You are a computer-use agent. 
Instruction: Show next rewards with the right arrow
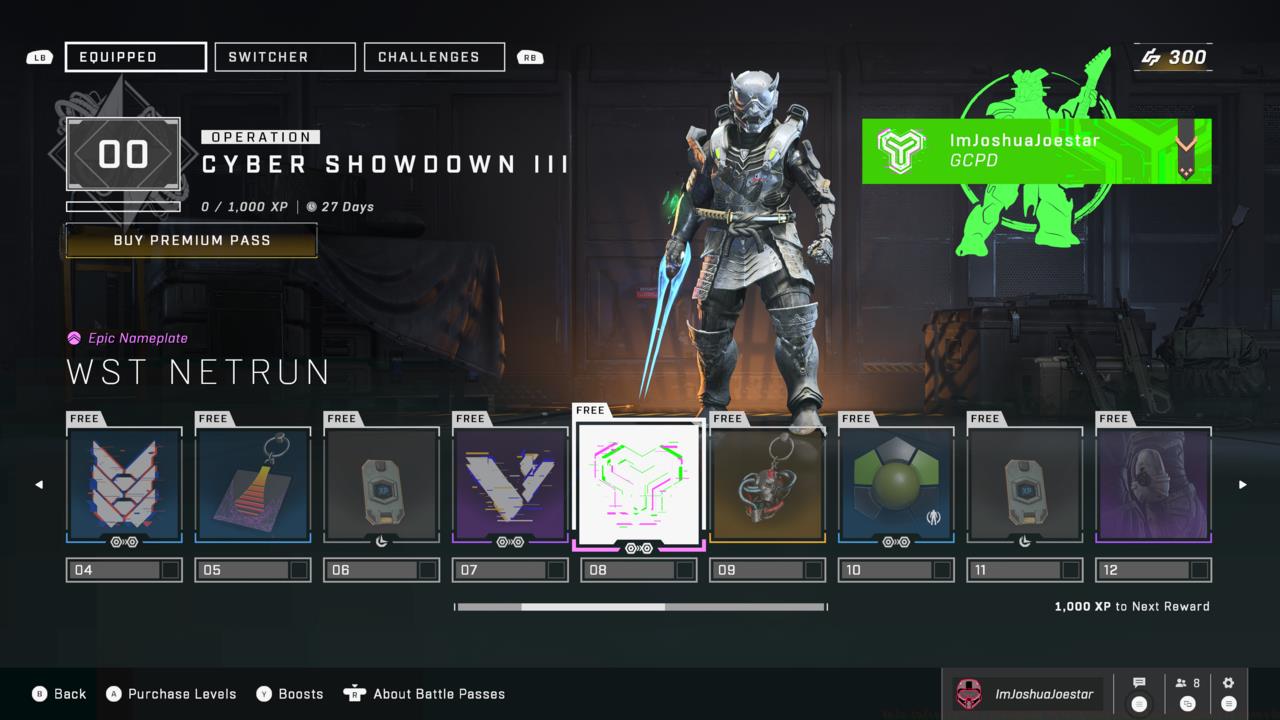tap(1243, 485)
